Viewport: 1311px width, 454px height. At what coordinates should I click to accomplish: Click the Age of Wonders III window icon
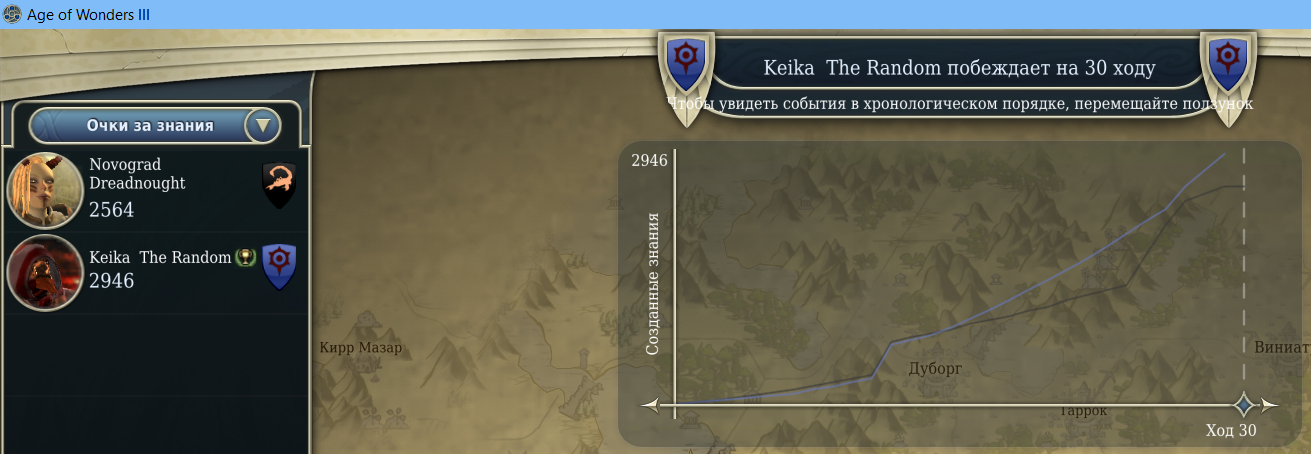click(12, 15)
